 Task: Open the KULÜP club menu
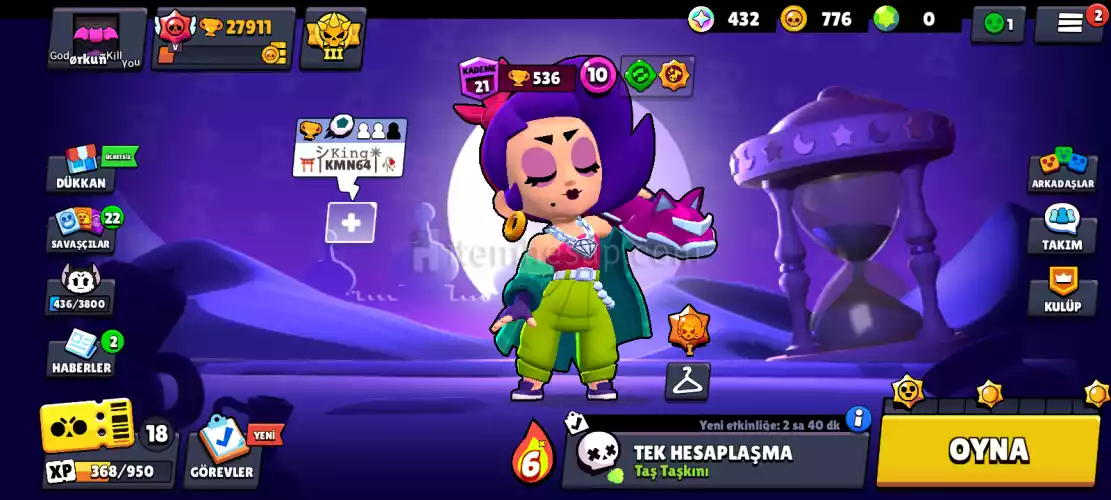tap(1062, 291)
